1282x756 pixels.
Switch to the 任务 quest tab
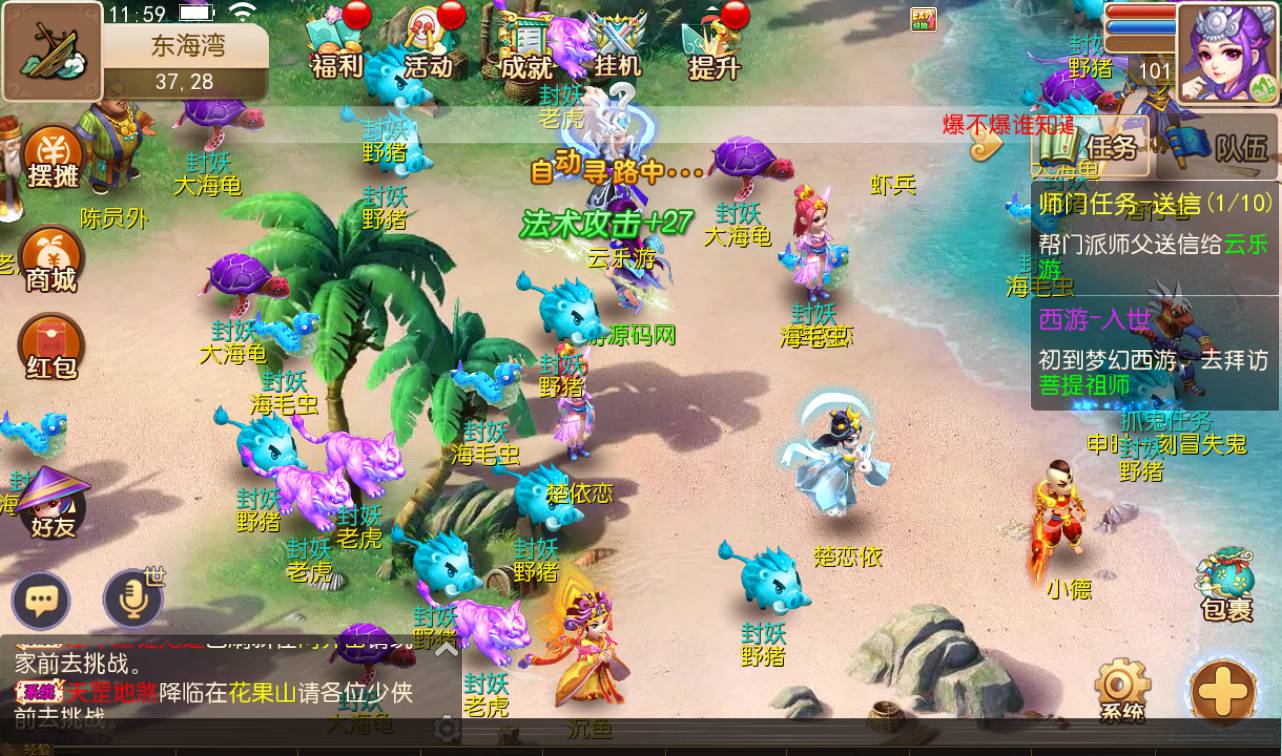click(x=1094, y=149)
